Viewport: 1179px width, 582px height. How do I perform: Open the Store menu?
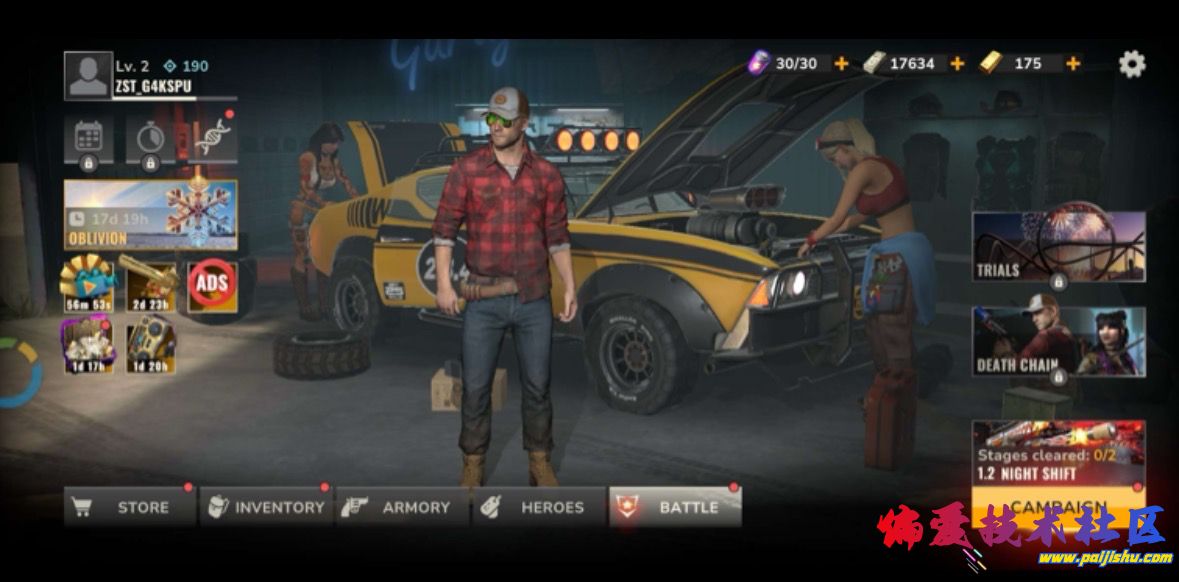click(x=130, y=507)
